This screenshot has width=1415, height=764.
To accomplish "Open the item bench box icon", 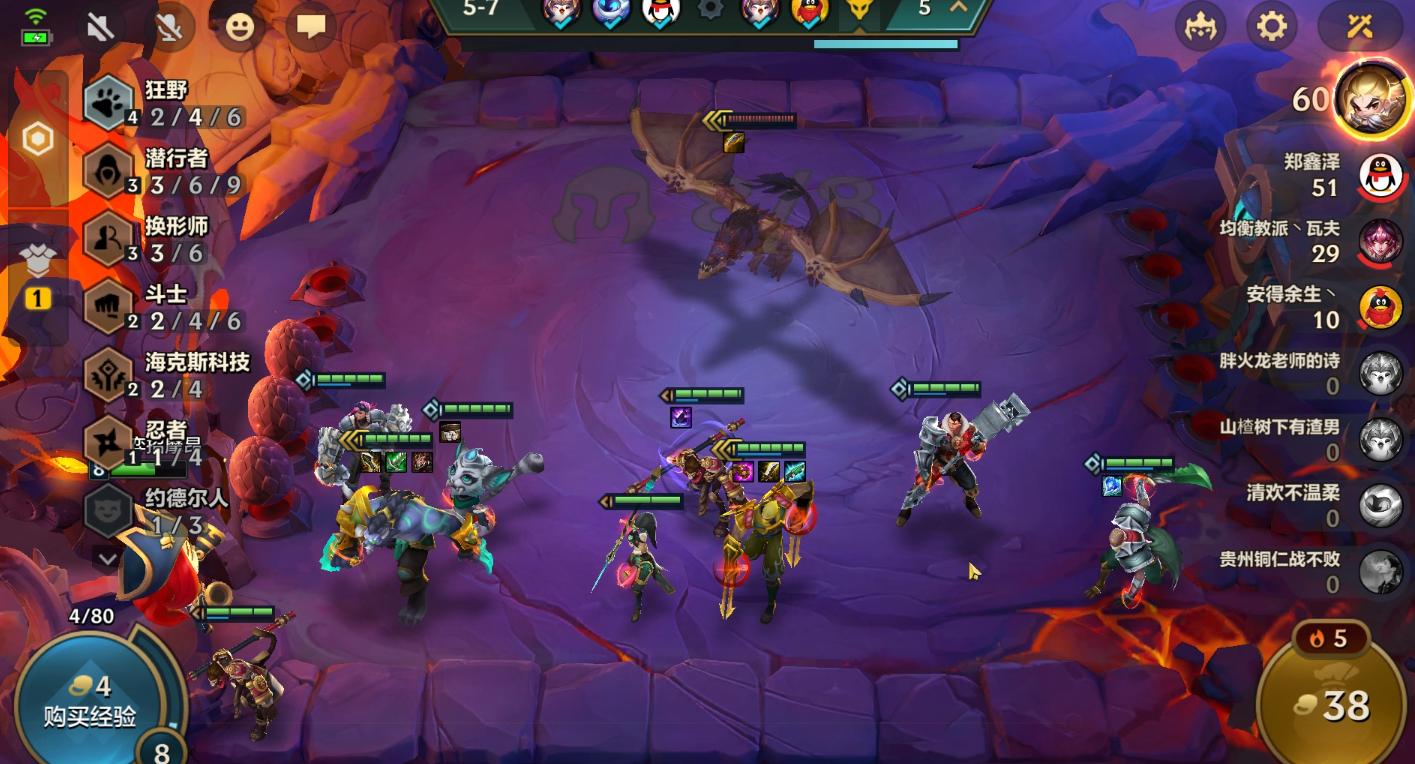I will [38, 262].
